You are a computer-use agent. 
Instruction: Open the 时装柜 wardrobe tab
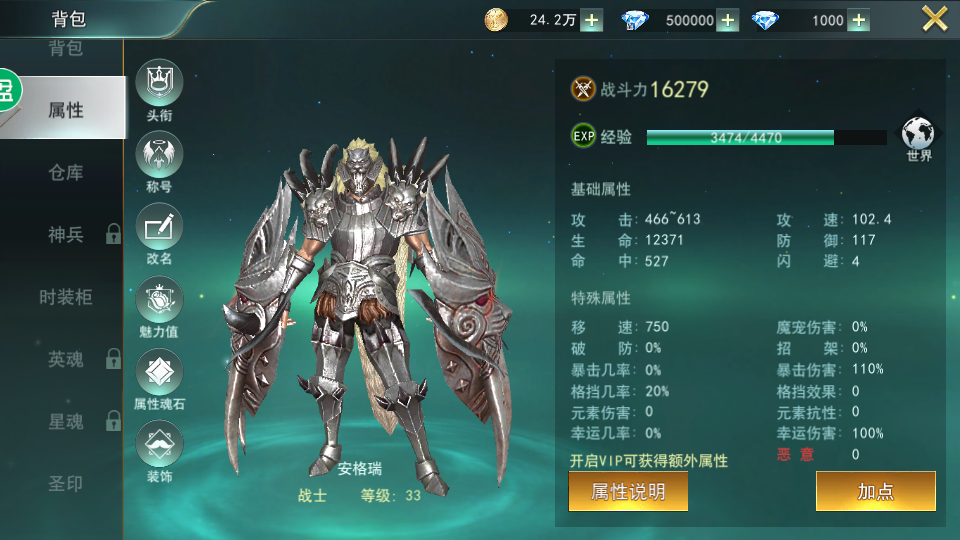click(65, 297)
